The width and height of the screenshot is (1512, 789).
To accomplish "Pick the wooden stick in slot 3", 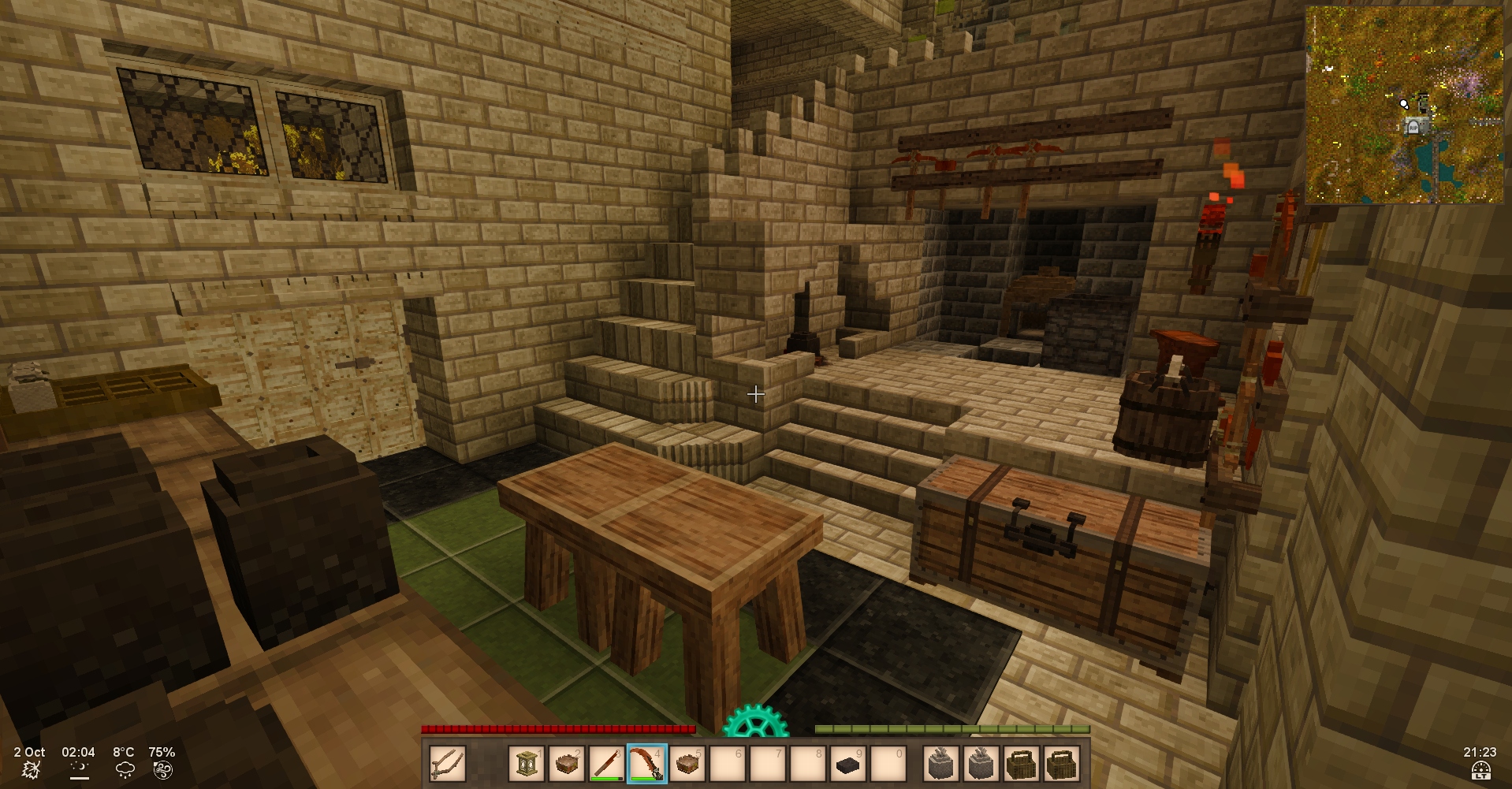I will (x=607, y=764).
